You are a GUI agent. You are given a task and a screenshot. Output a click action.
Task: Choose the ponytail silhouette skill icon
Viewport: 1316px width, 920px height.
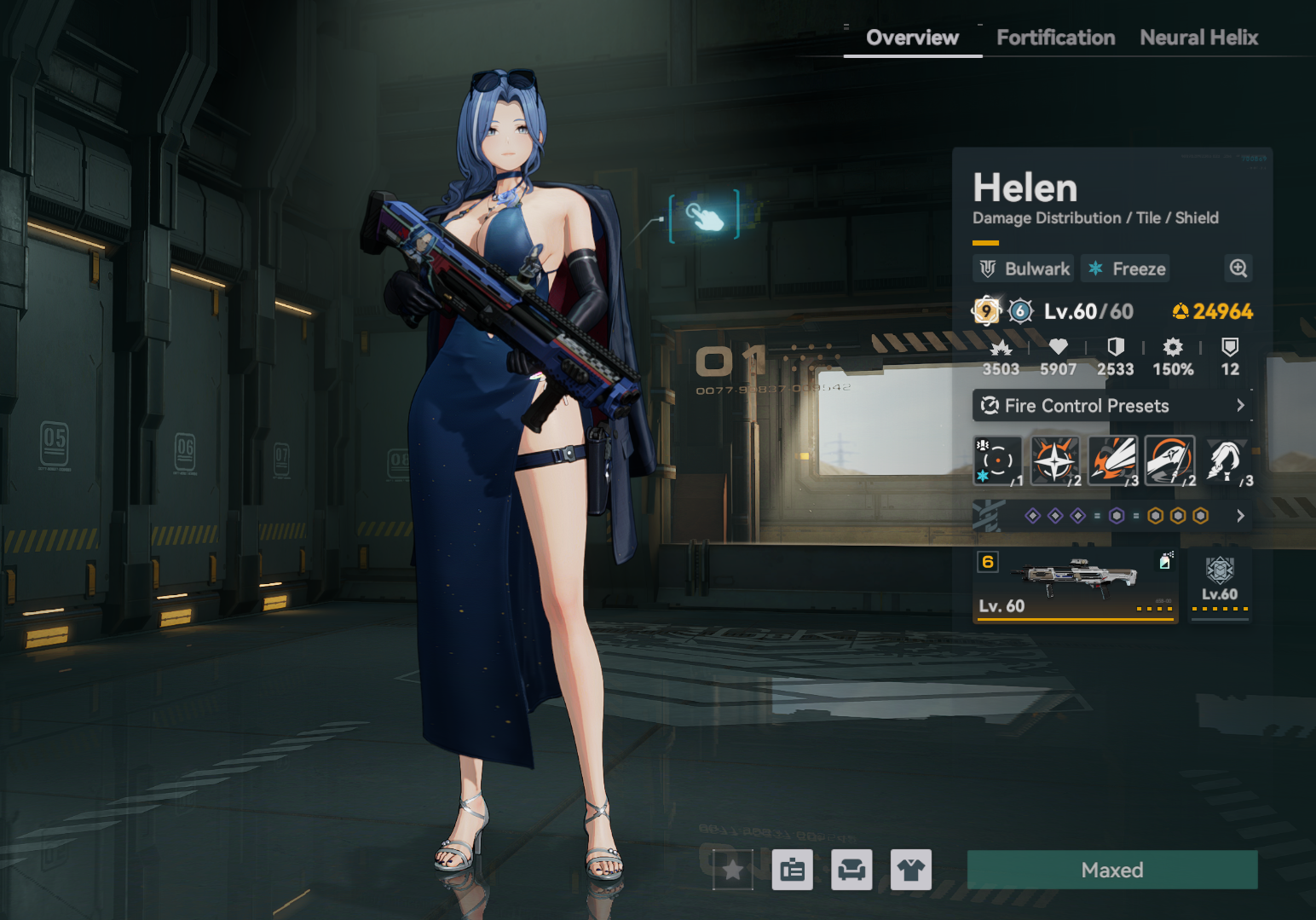1227,461
